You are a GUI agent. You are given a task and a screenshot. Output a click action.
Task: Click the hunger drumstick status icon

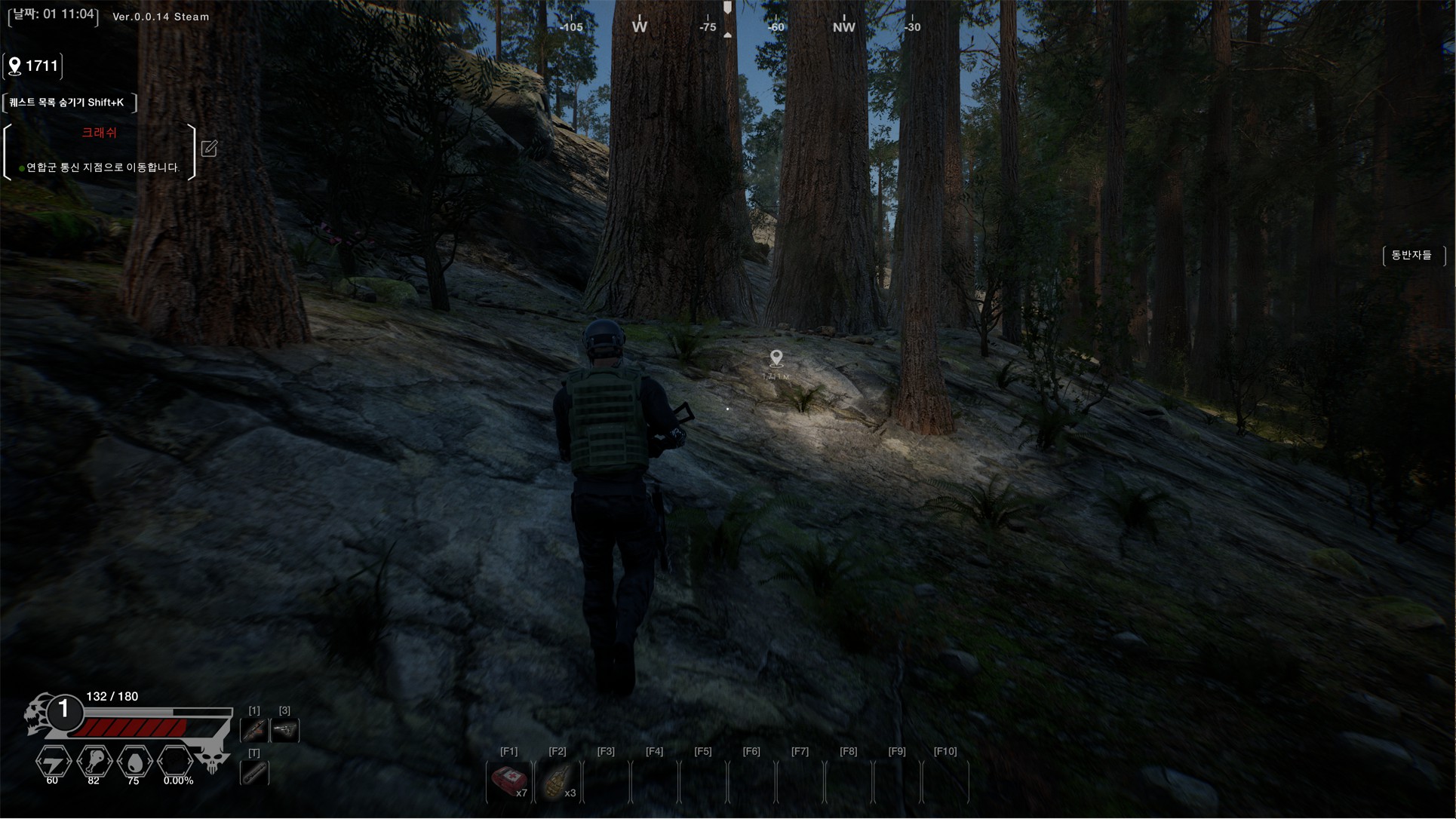point(94,762)
